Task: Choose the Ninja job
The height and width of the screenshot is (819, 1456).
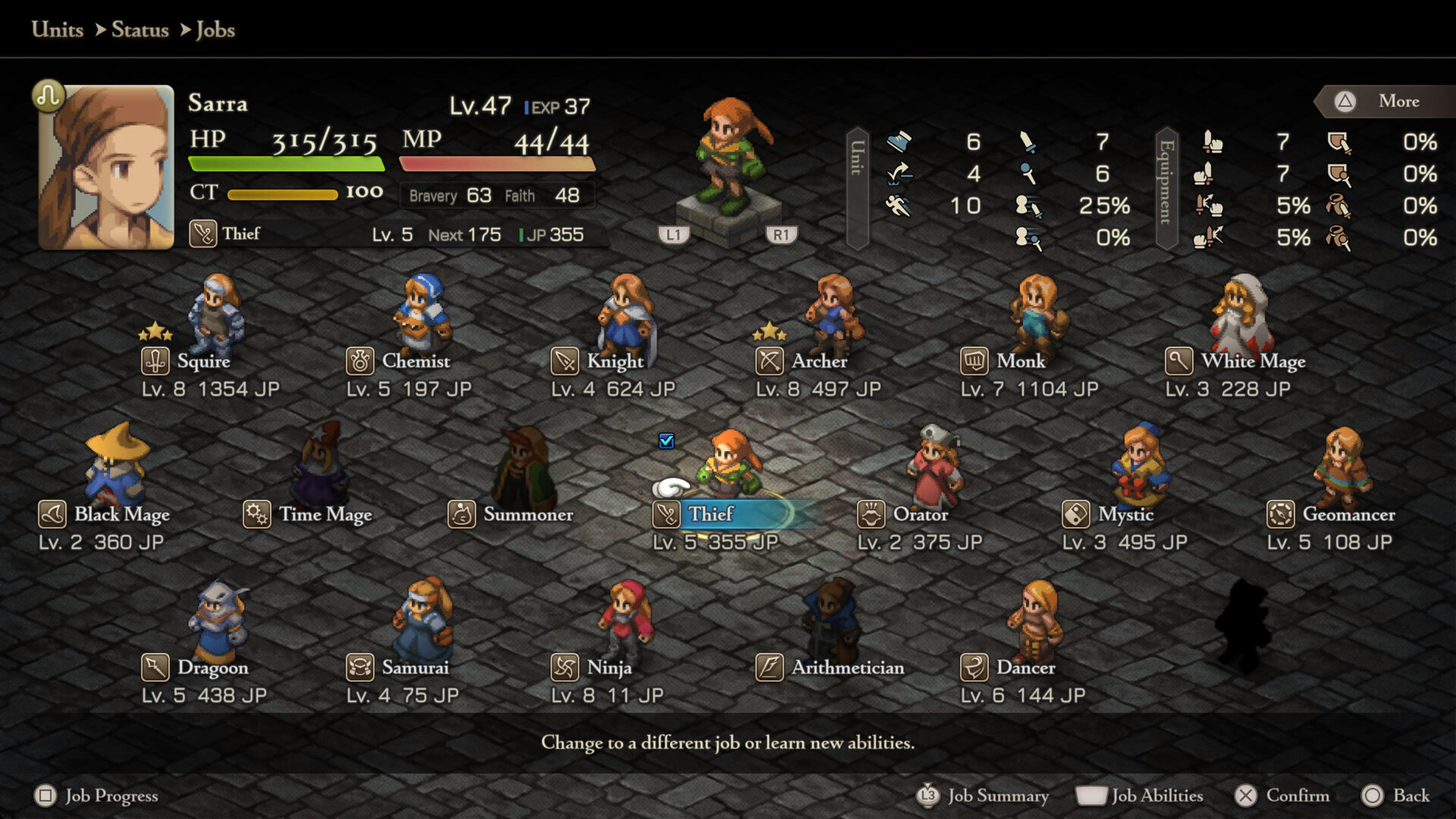Action: click(608, 667)
